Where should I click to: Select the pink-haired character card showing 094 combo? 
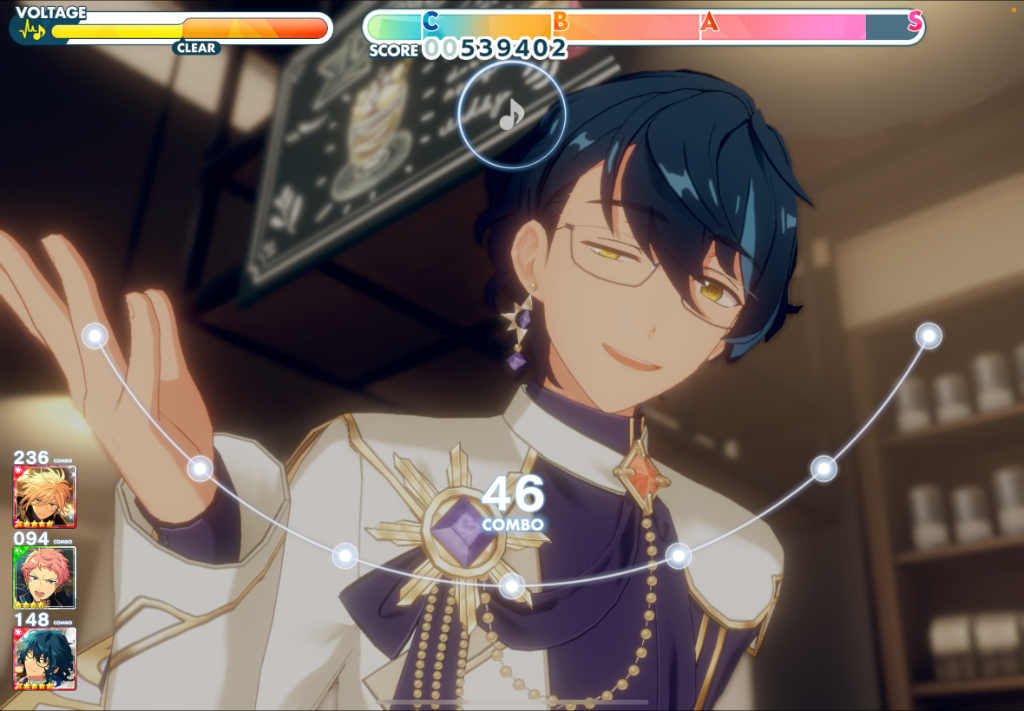click(x=44, y=577)
